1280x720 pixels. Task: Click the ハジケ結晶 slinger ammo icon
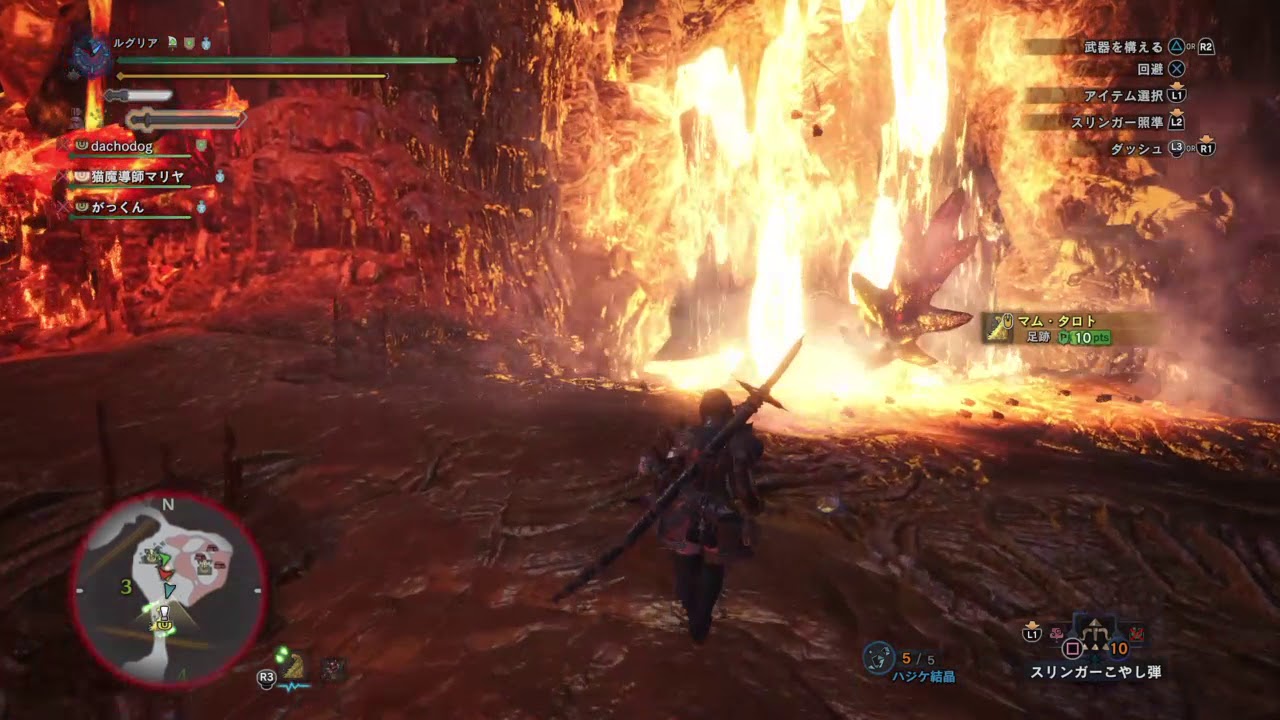click(878, 657)
